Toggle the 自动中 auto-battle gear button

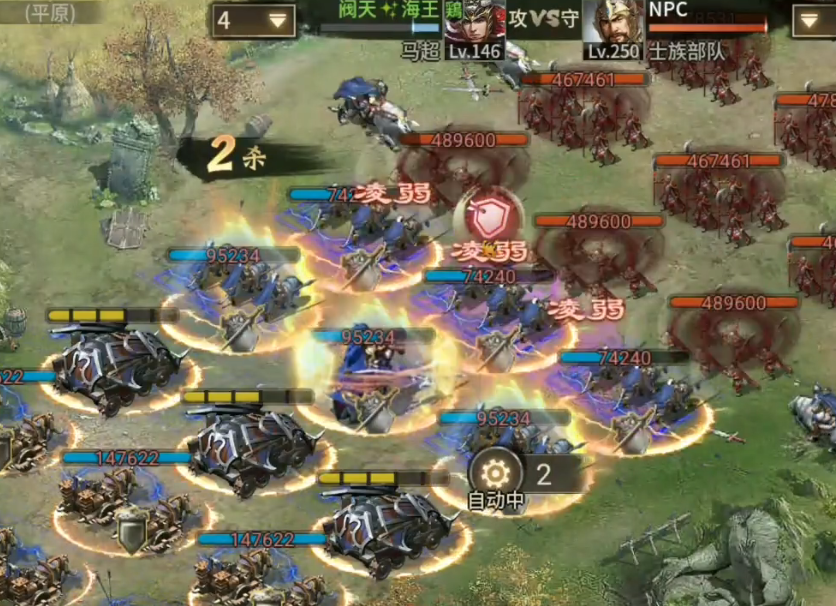497,473
